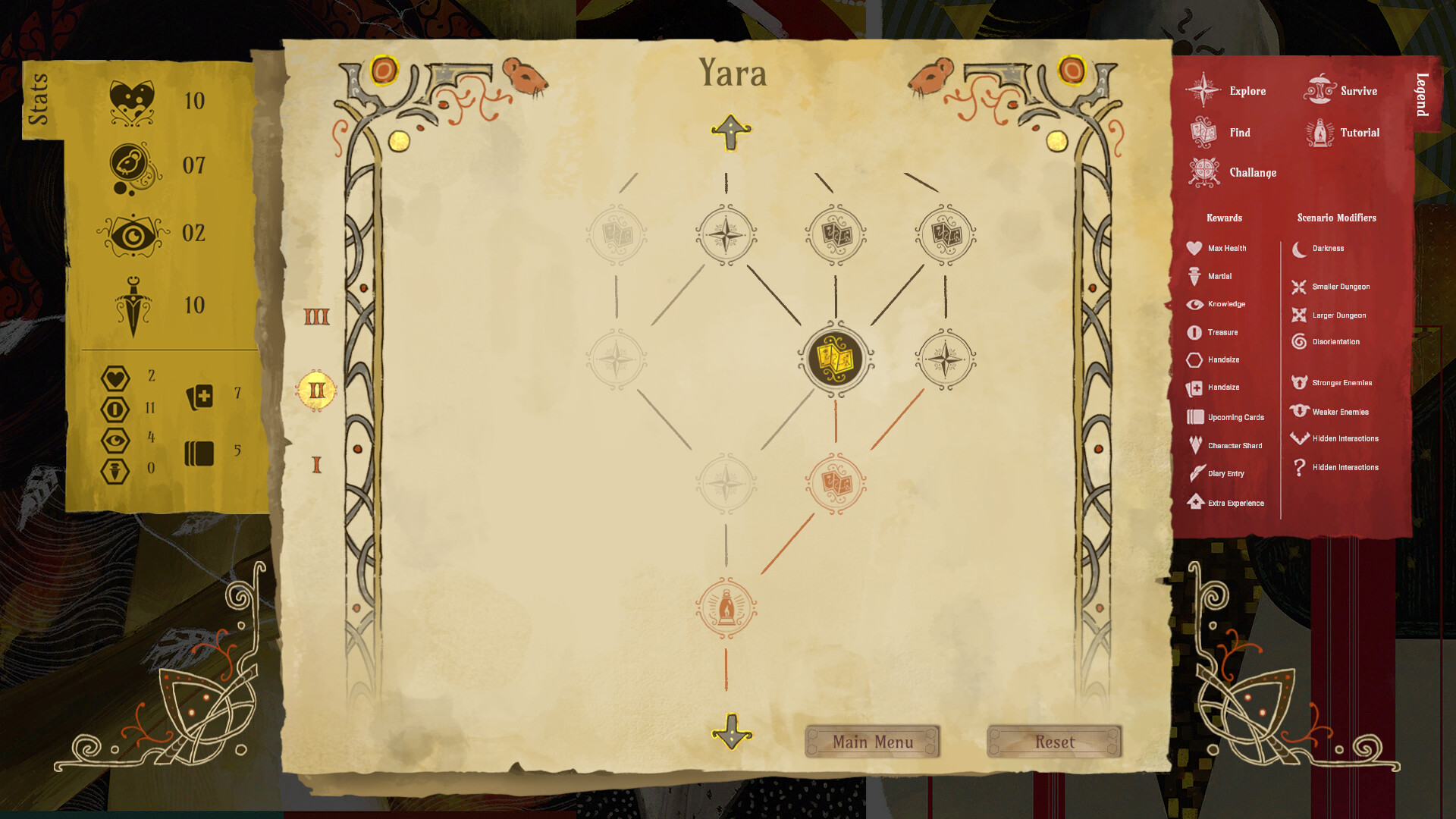The width and height of the screenshot is (1456, 819).
Task: Click the Darkness moon icon under Scenario Modifiers
Action: 1298,248
